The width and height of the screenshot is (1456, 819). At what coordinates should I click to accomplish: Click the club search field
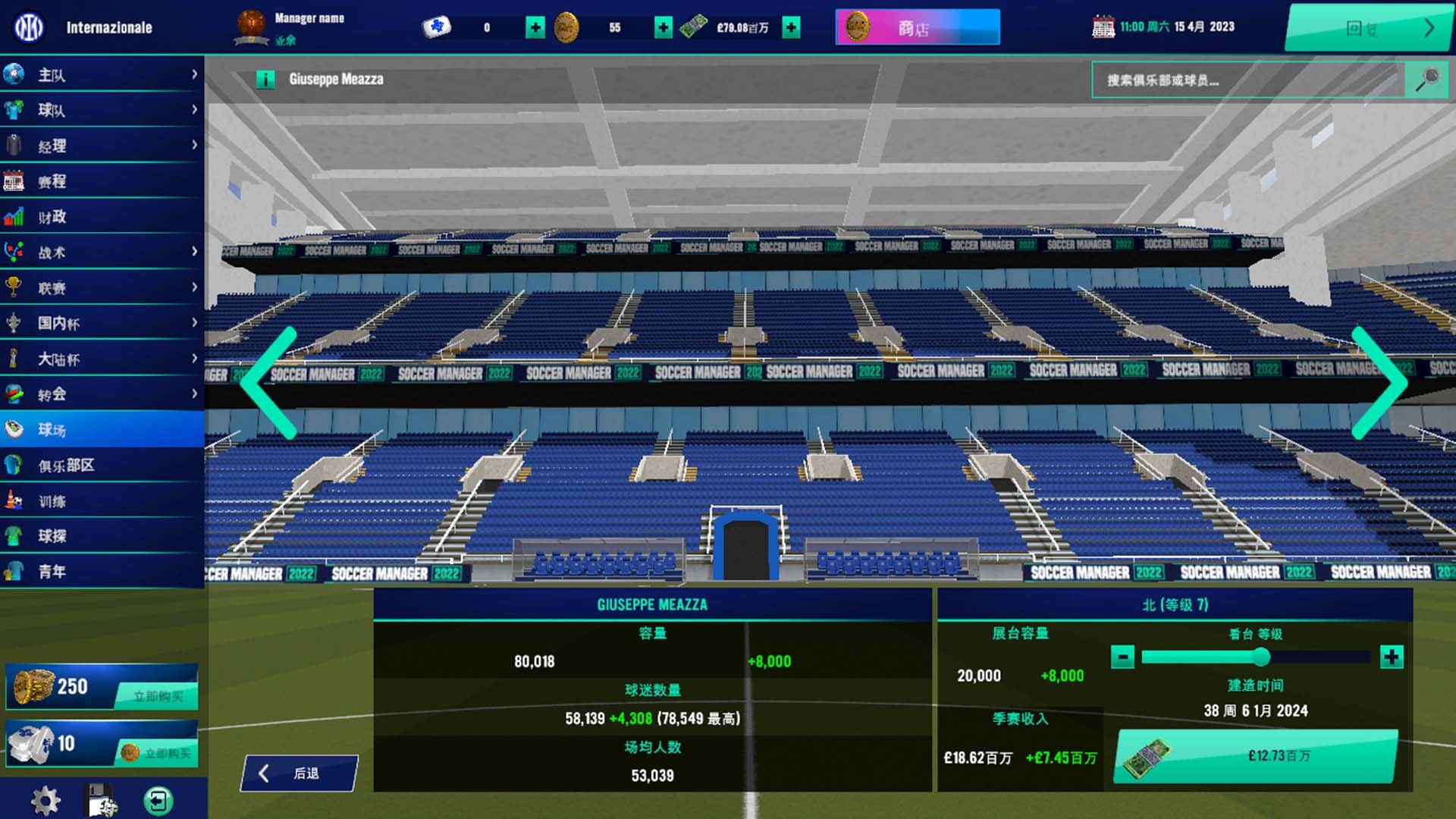[1247, 80]
